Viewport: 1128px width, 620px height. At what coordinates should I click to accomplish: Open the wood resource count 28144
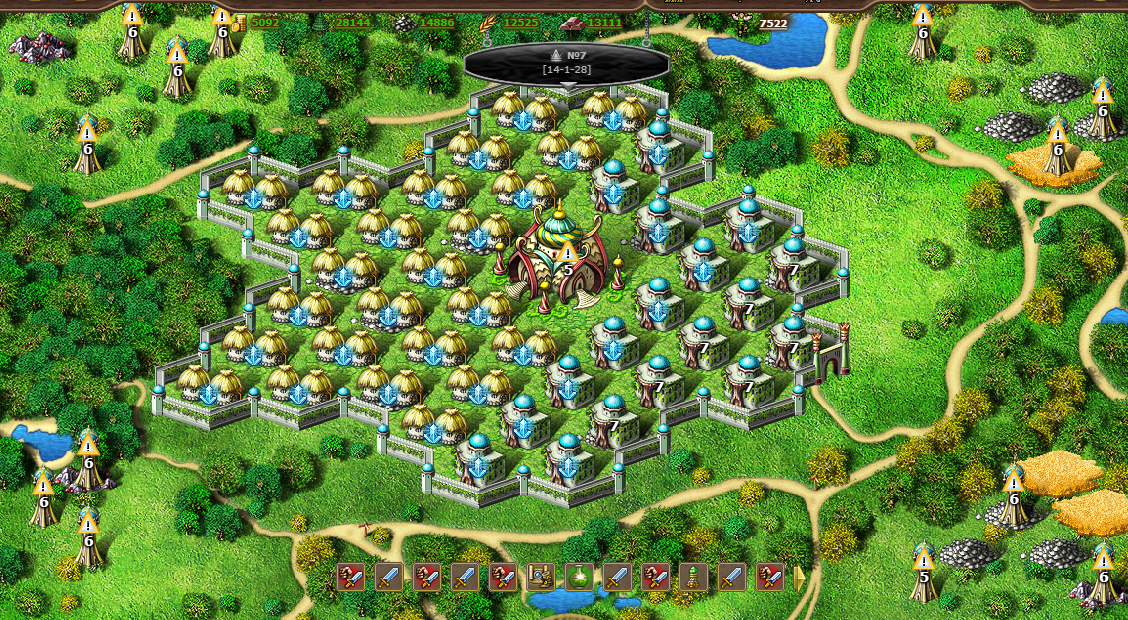click(352, 22)
